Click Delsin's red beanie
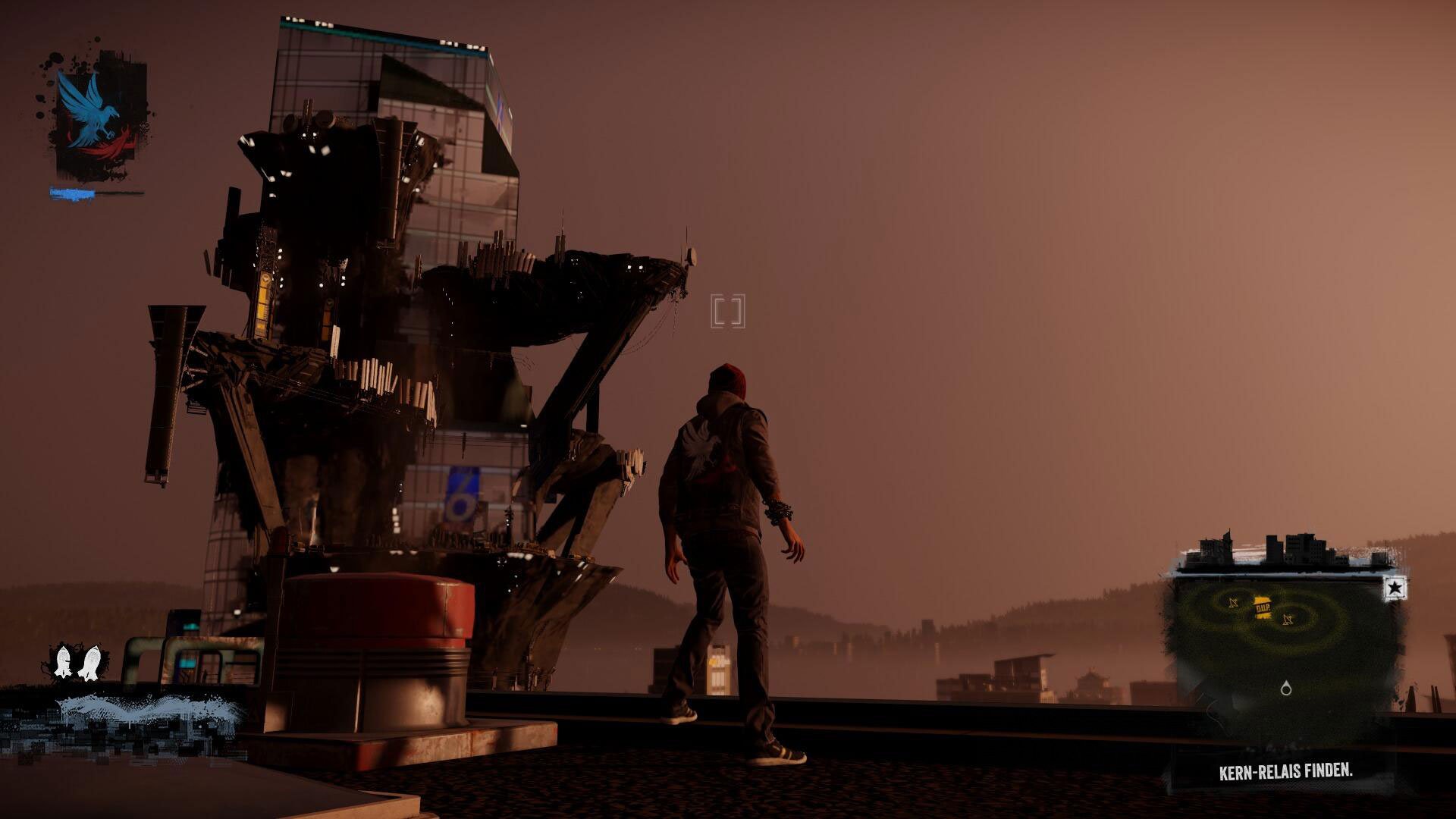The height and width of the screenshot is (819, 1456). point(726,378)
